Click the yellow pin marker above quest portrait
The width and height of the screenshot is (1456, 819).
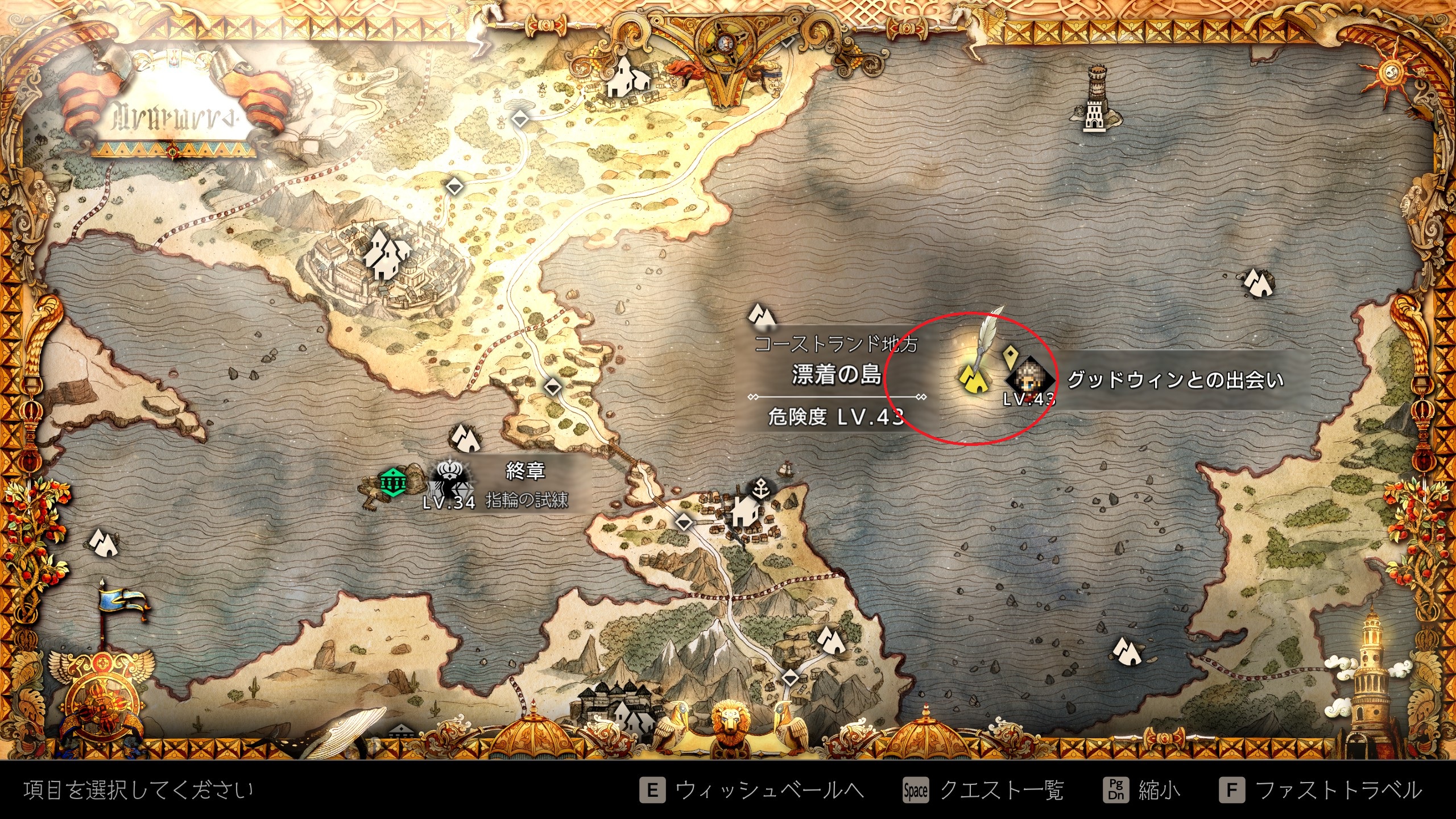[x=1010, y=357]
